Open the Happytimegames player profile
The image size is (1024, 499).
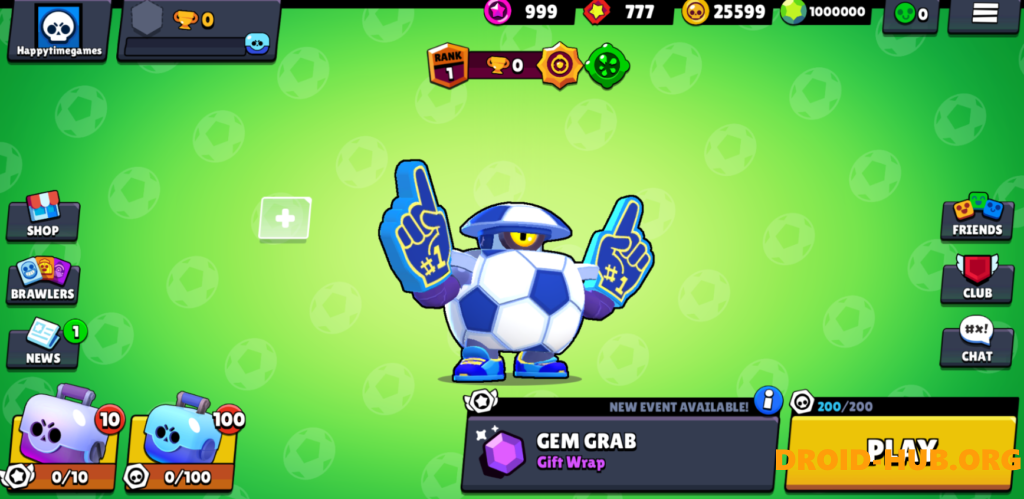click(x=59, y=30)
